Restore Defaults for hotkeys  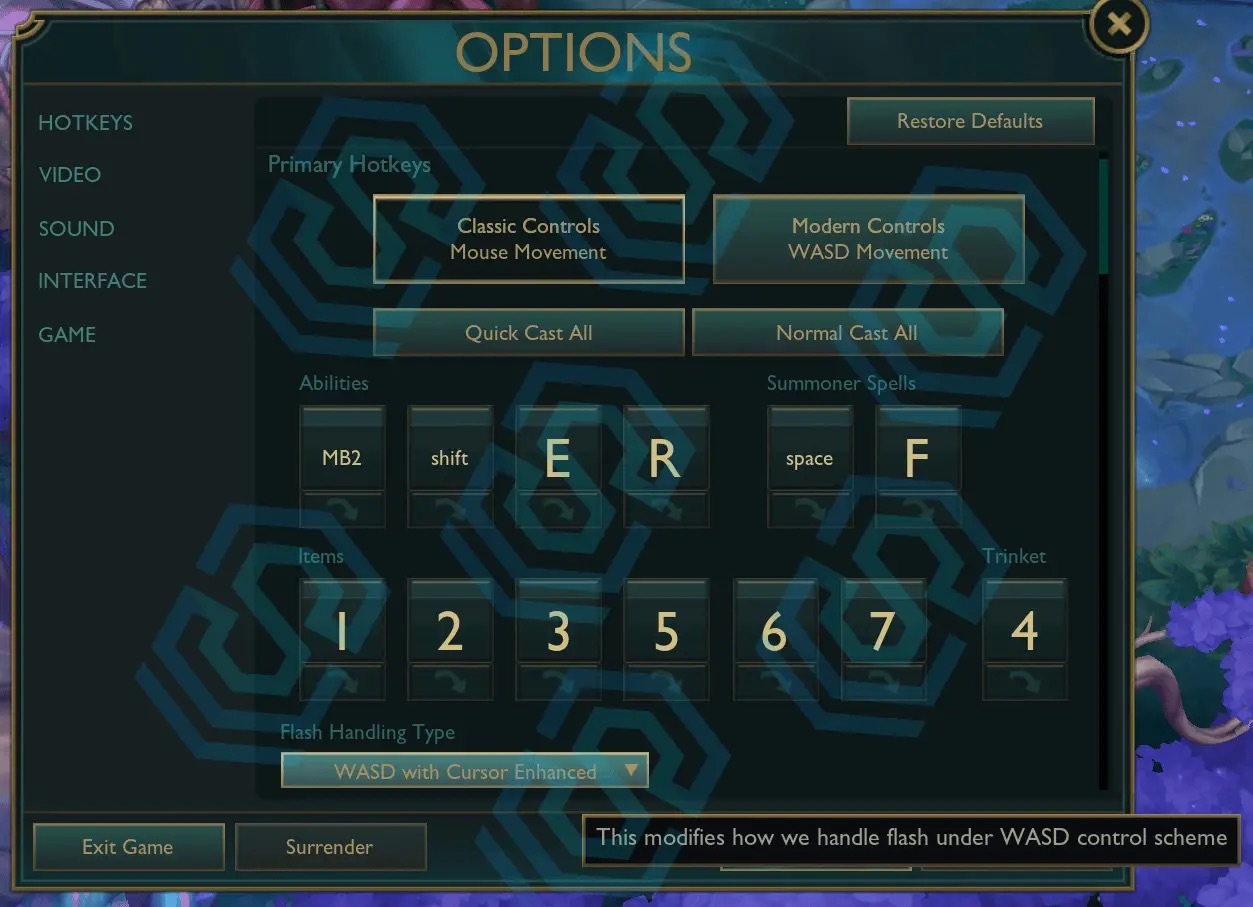[x=970, y=122]
